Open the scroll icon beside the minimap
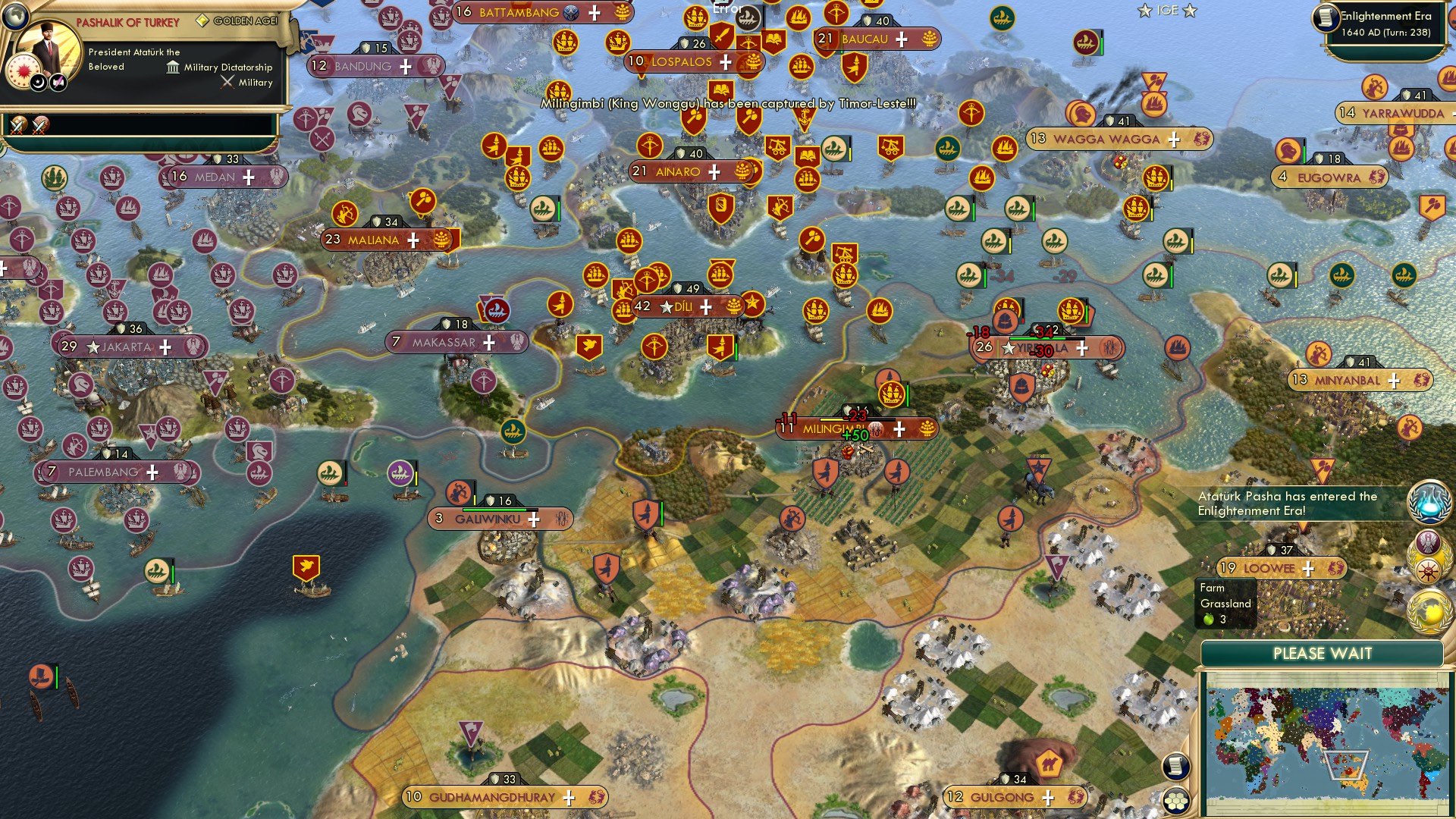This screenshot has height=819, width=1456. [x=1176, y=766]
